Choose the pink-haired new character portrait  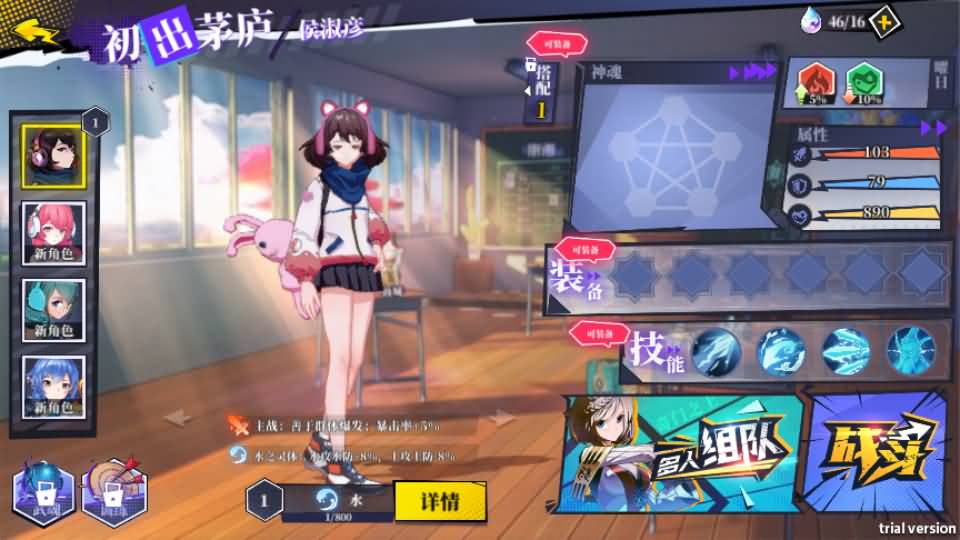(54, 232)
